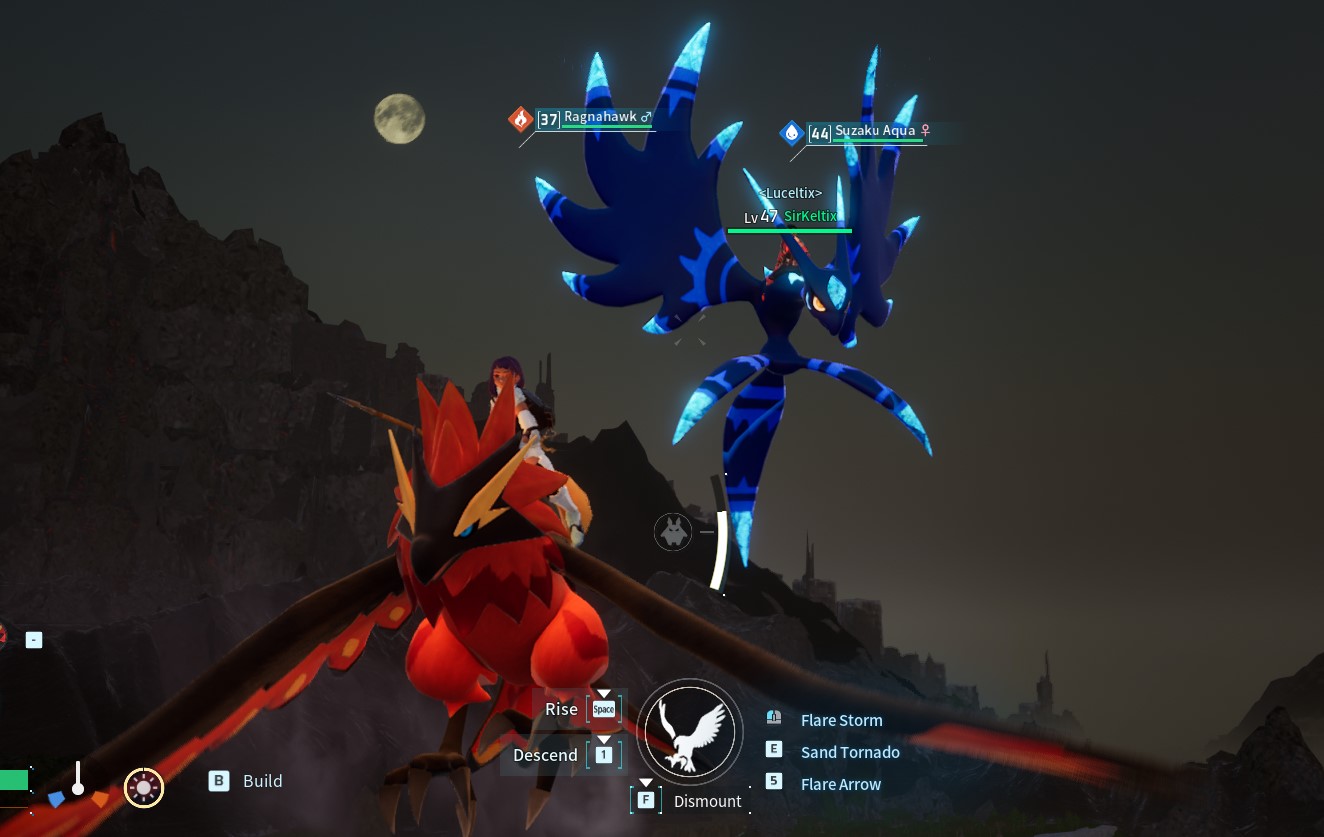
Task: Select the Sand Tornado skill entry
Action: tap(850, 752)
